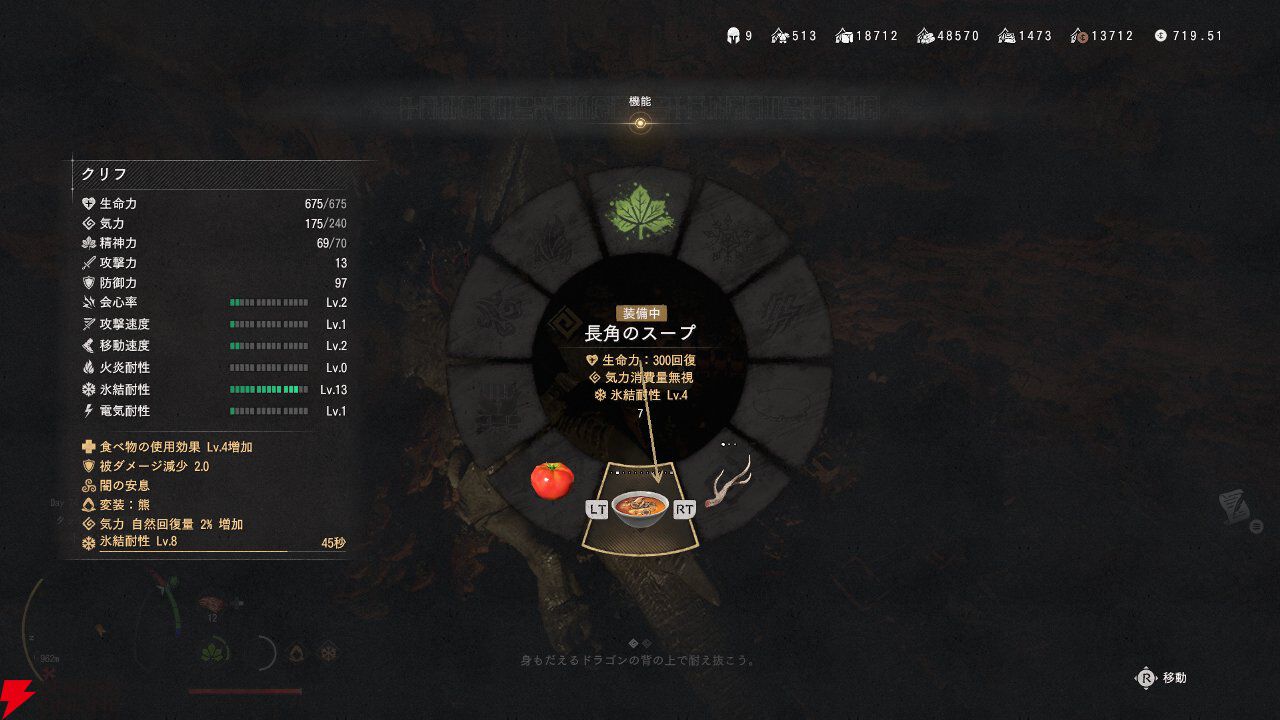Select the Longhorn Soup bowl slot
The height and width of the screenshot is (720, 1280).
point(640,508)
